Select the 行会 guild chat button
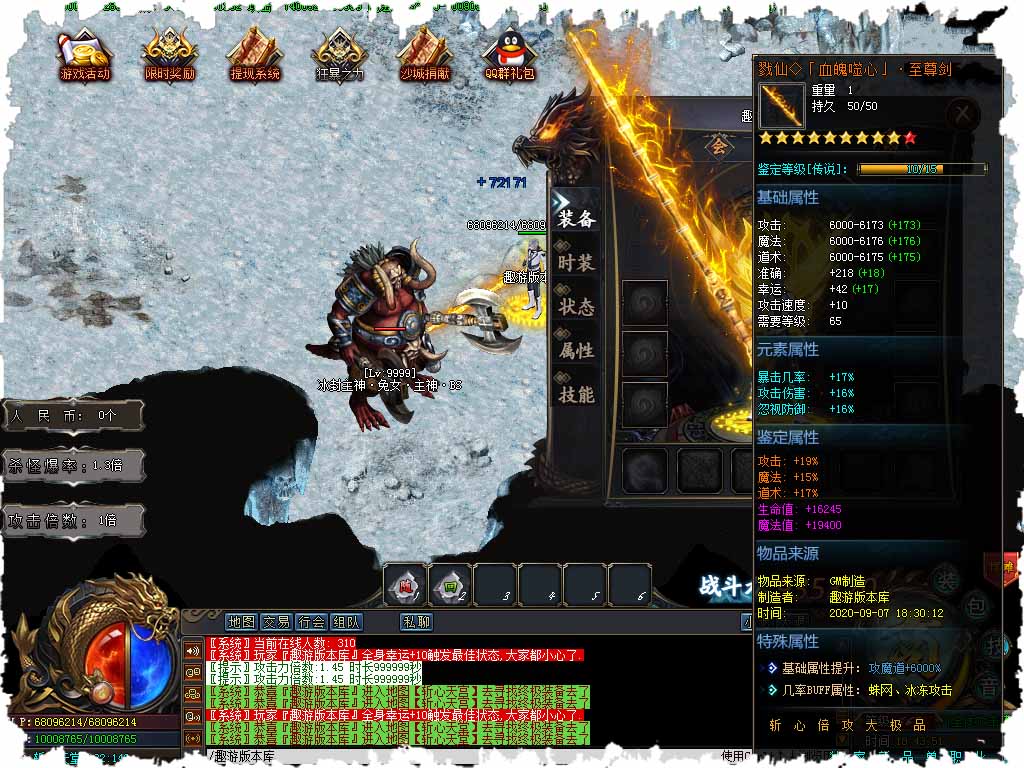 [x=311, y=622]
